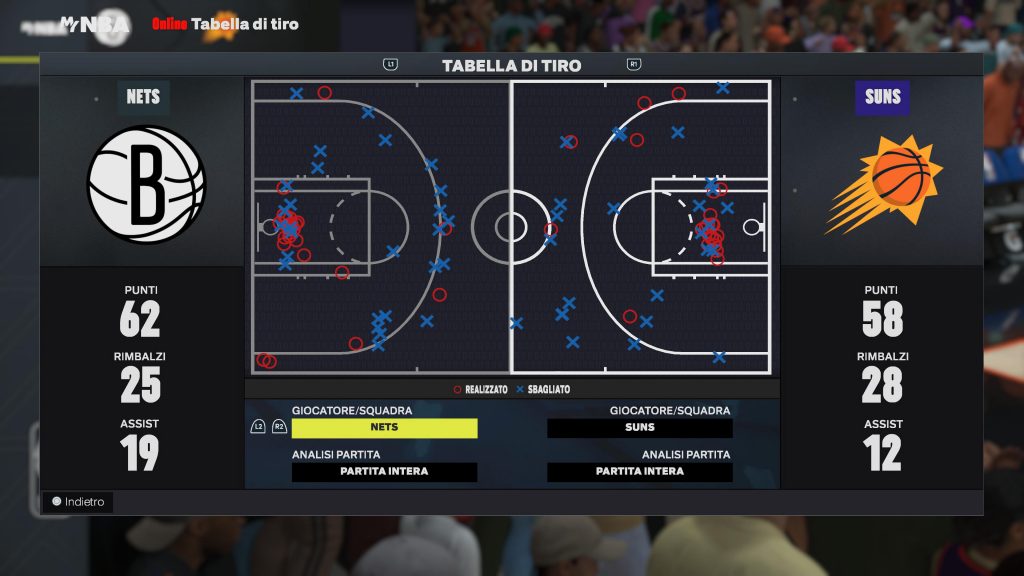Open the Partita Intera selector below NETS field

pyautogui.click(x=384, y=472)
